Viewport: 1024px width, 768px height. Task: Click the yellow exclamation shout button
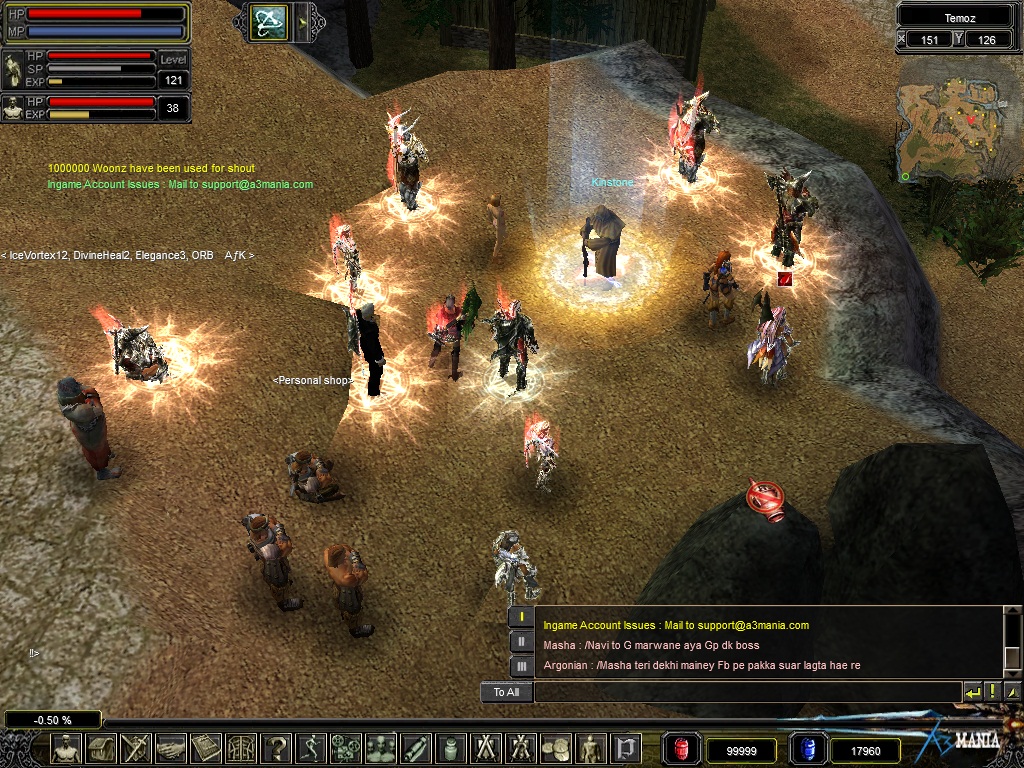(992, 692)
